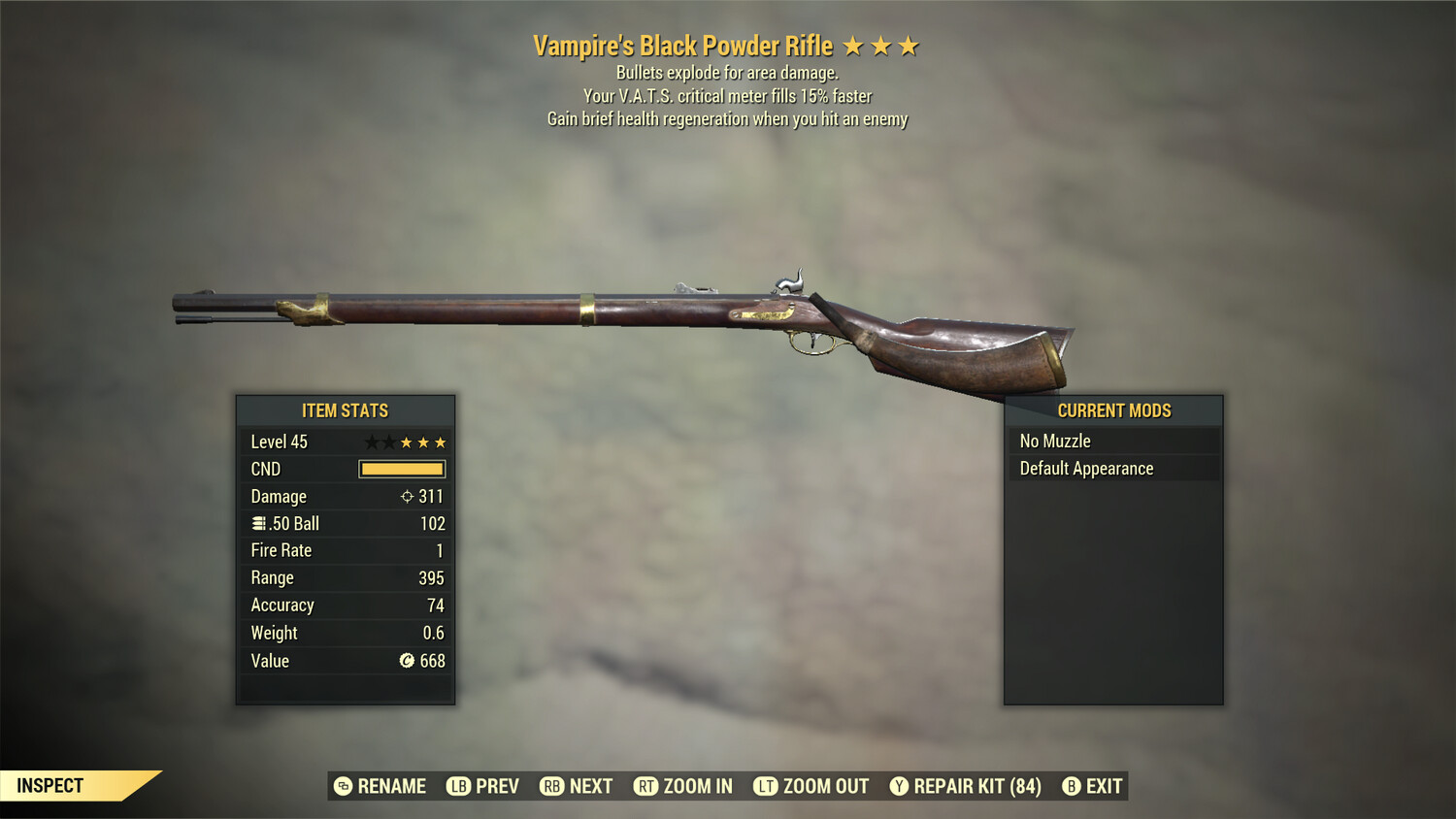Select the .50 Ball ammo icon

point(260,523)
